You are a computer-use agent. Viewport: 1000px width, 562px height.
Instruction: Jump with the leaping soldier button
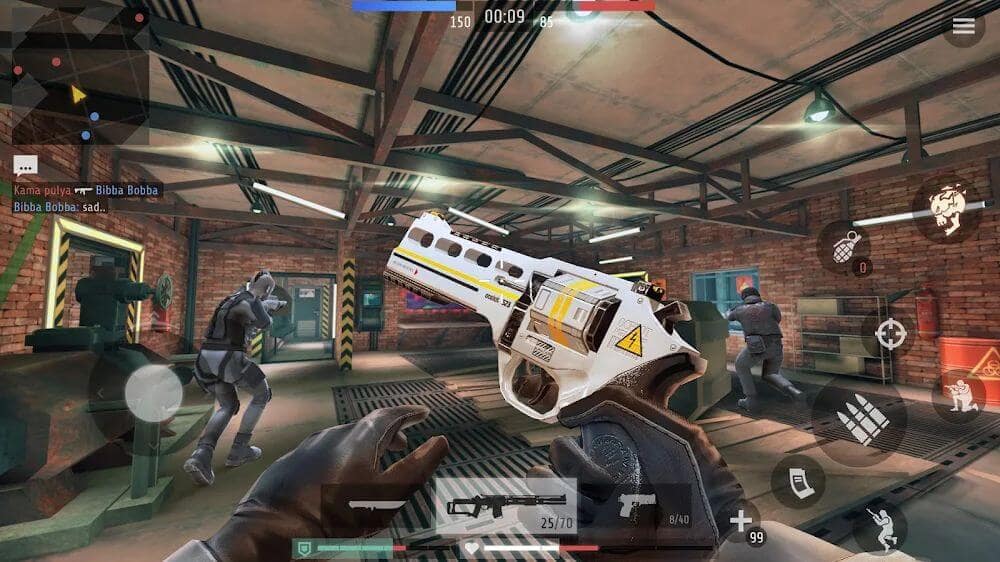click(x=880, y=527)
